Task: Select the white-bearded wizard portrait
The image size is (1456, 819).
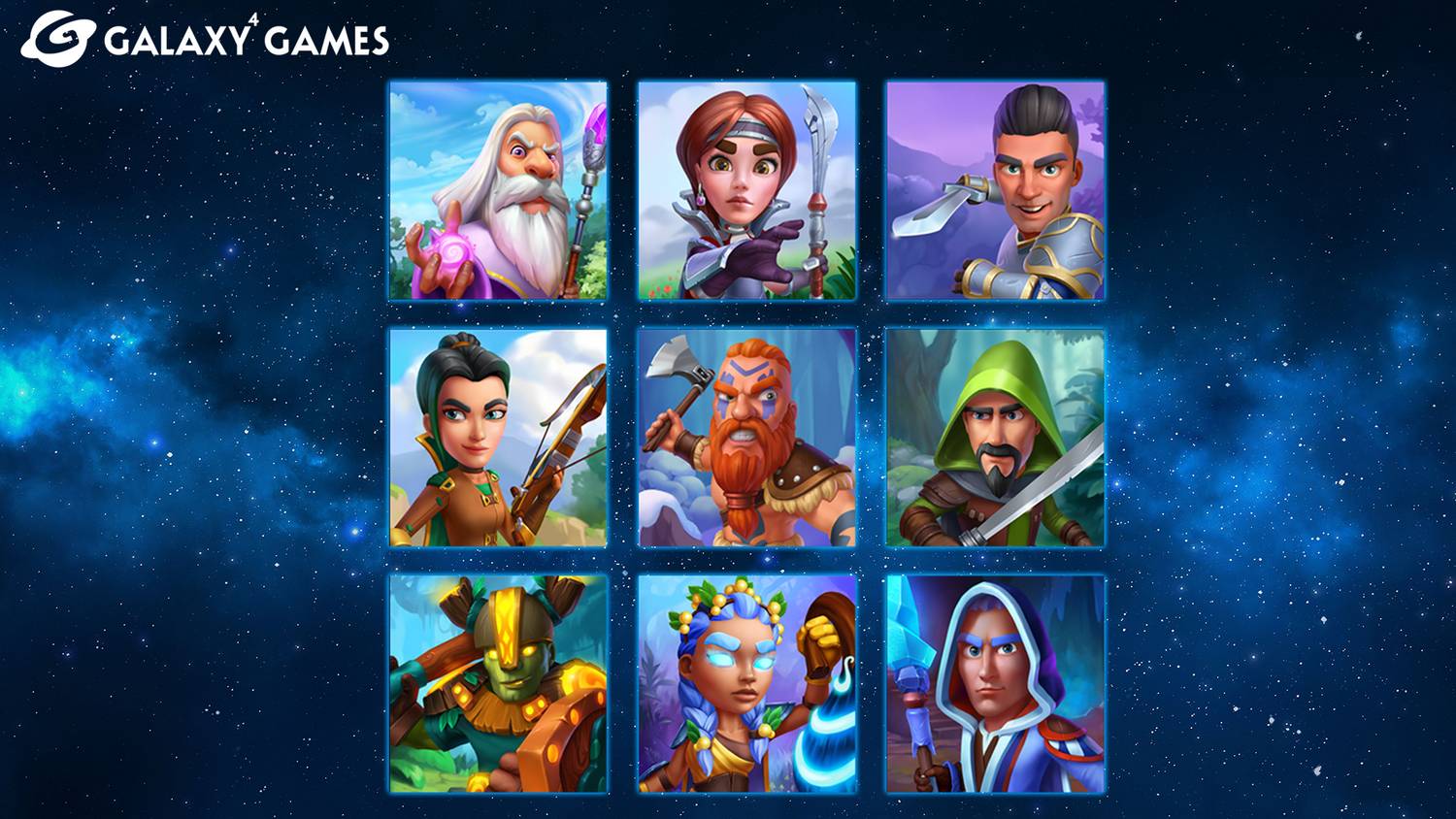Action: [x=498, y=190]
